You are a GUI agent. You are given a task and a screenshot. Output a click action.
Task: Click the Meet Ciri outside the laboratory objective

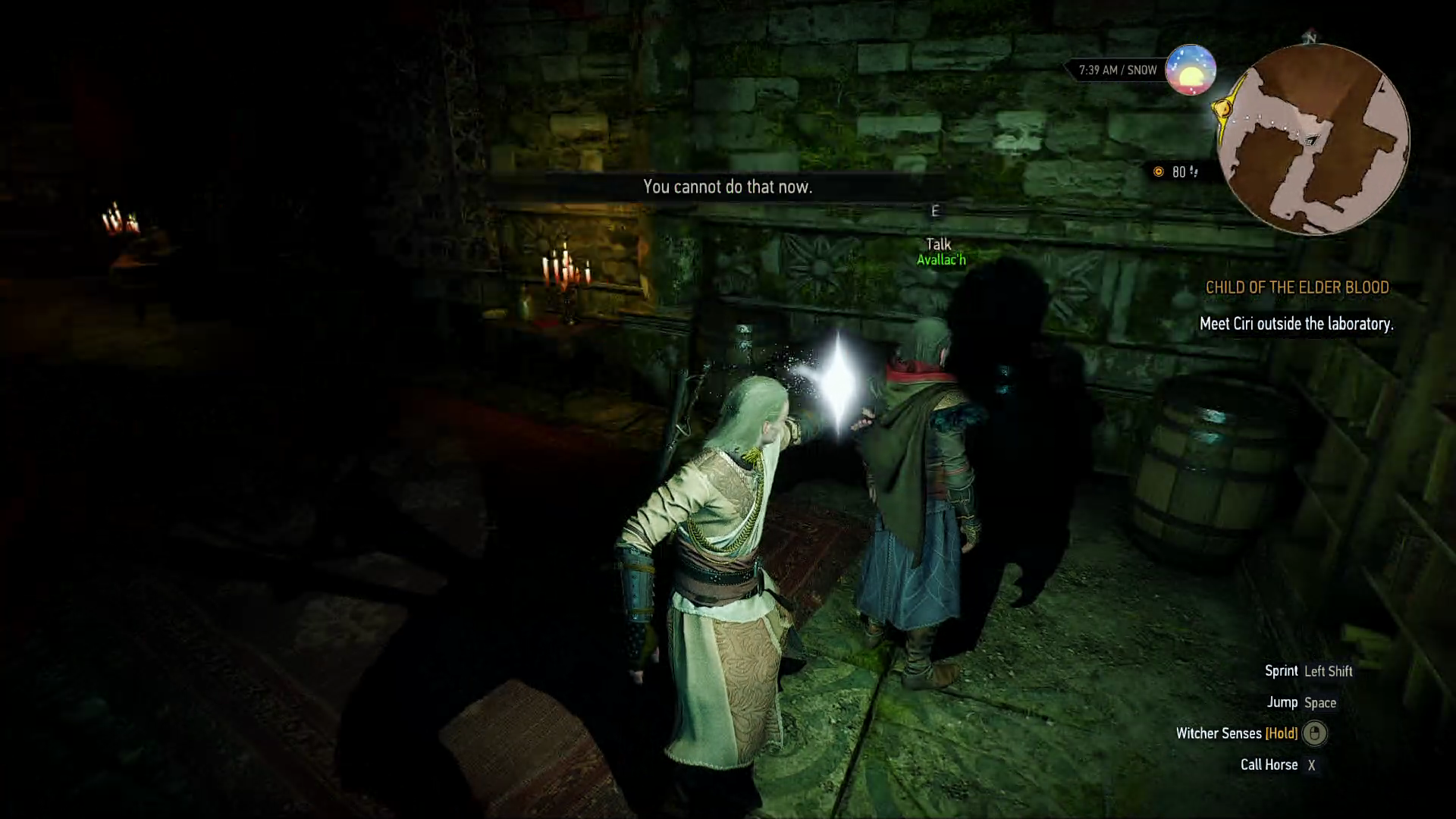[x=1296, y=324]
